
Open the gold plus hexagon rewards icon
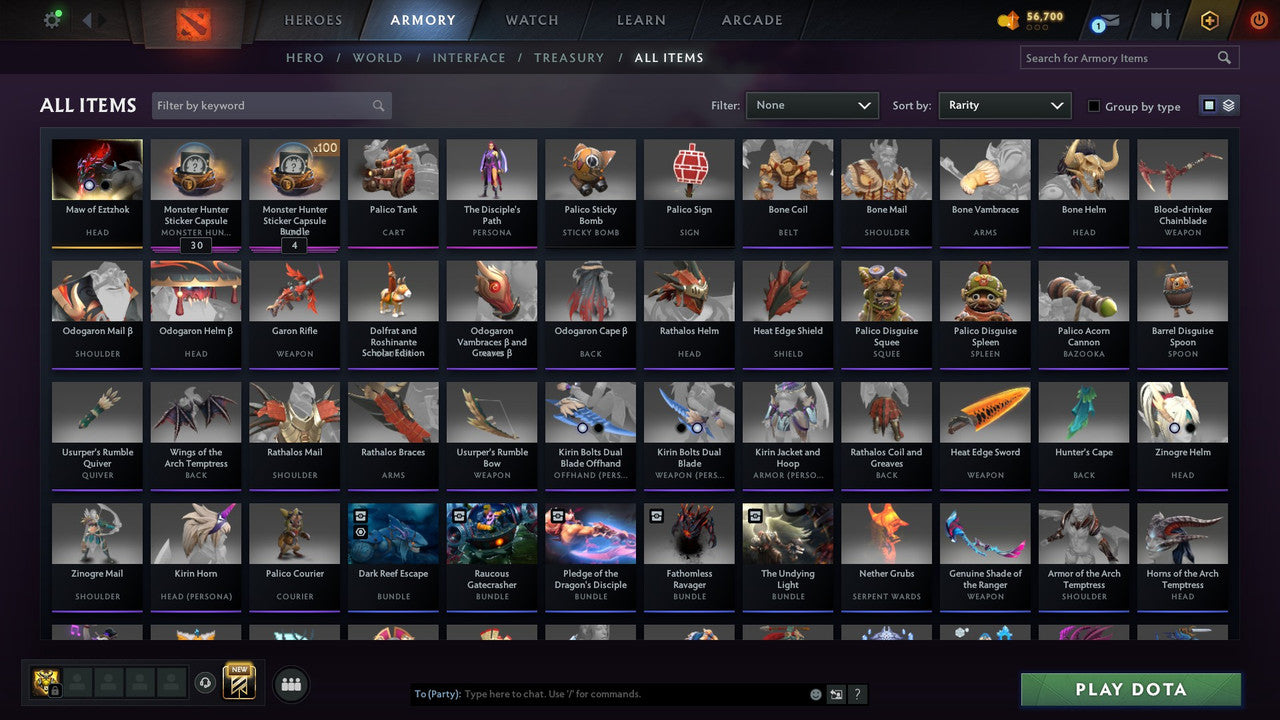click(x=1207, y=18)
